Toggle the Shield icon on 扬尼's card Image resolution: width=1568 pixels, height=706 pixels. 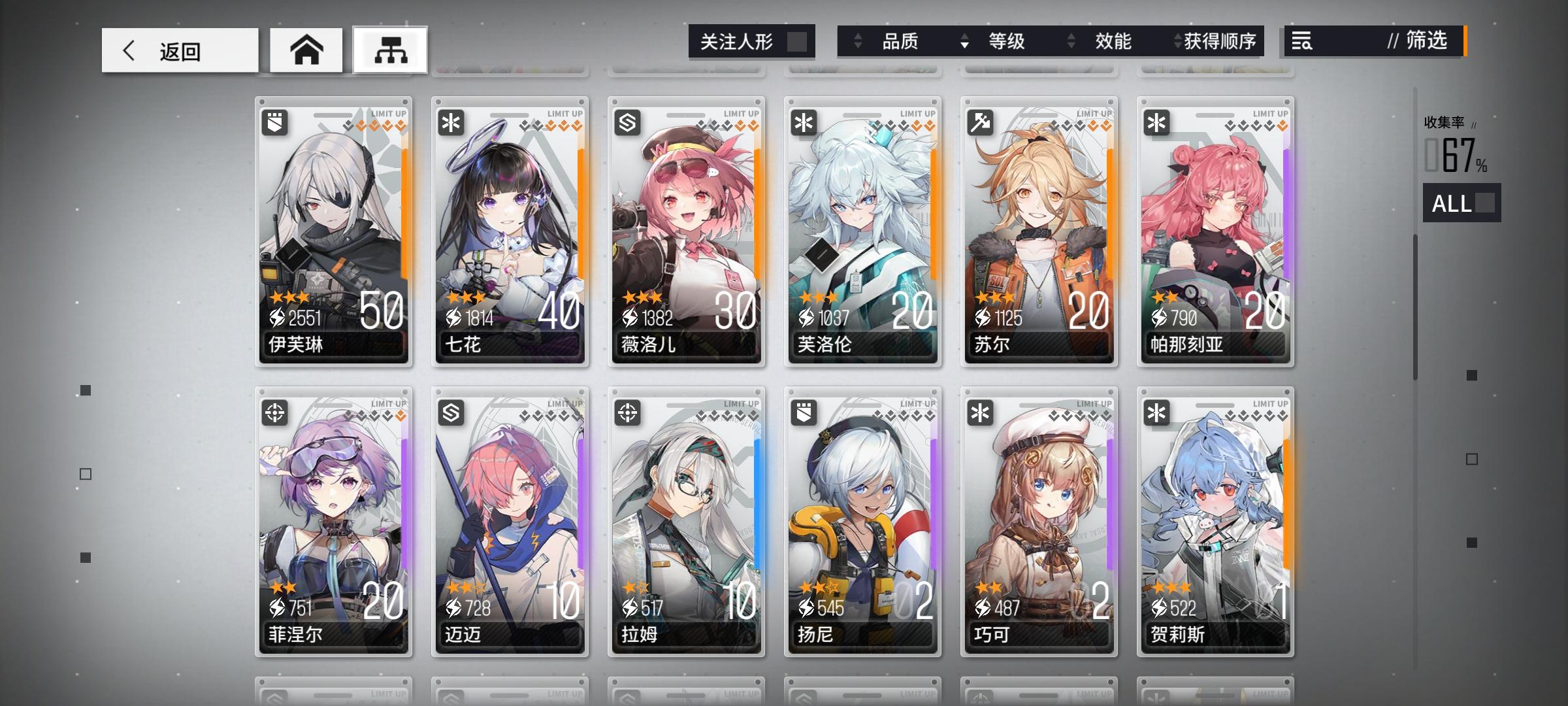pyautogui.click(x=803, y=412)
